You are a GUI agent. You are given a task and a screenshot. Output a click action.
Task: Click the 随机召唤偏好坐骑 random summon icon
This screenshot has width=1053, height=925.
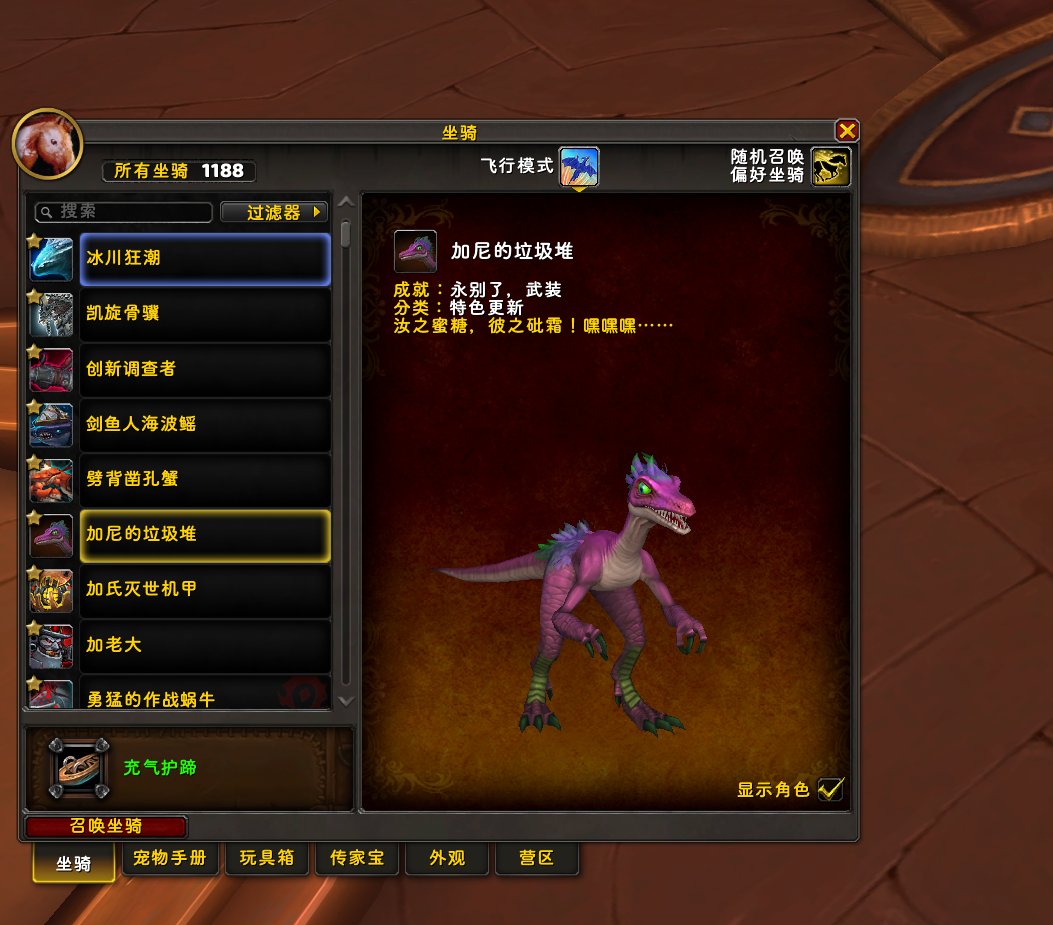tap(830, 167)
